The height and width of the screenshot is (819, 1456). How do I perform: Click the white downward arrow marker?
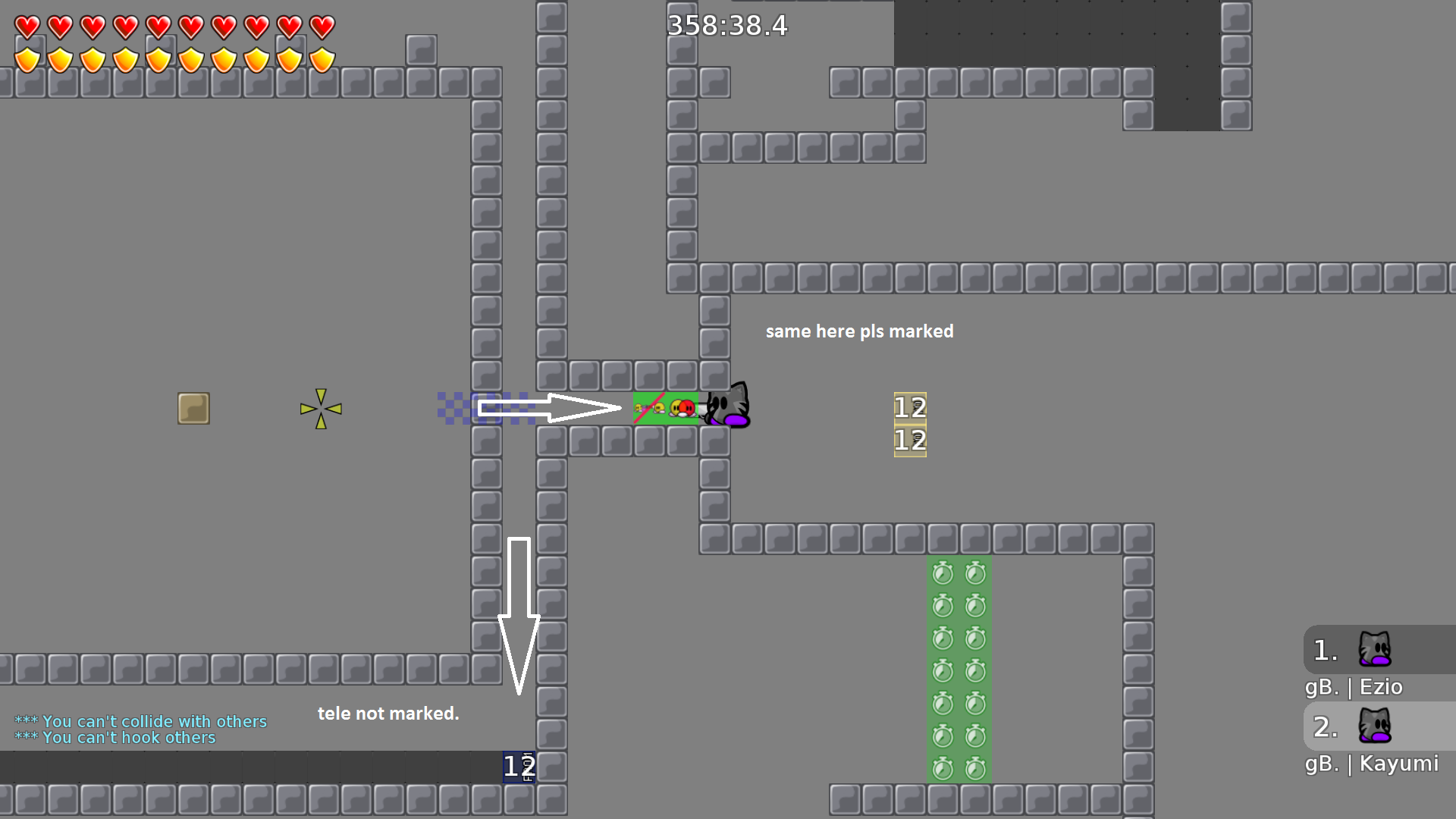pos(519,614)
